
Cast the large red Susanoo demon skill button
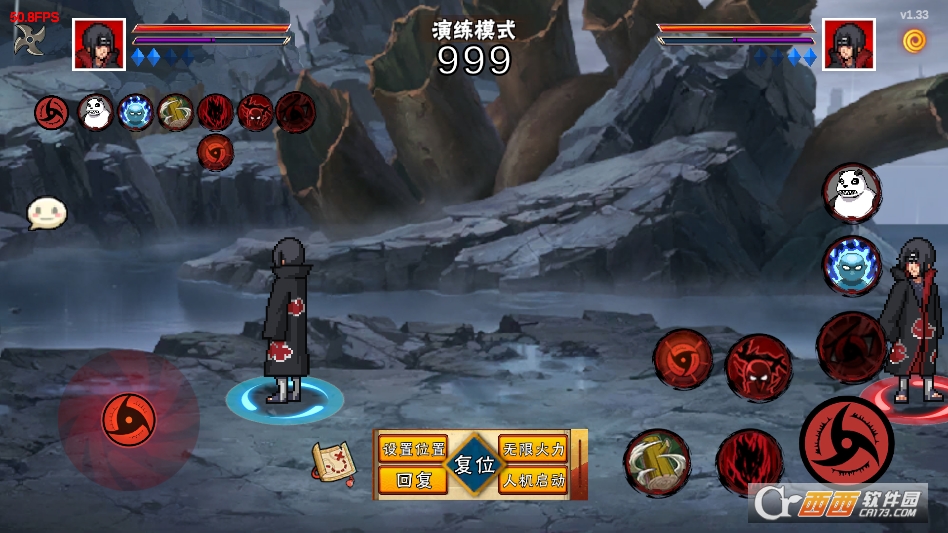[758, 366]
